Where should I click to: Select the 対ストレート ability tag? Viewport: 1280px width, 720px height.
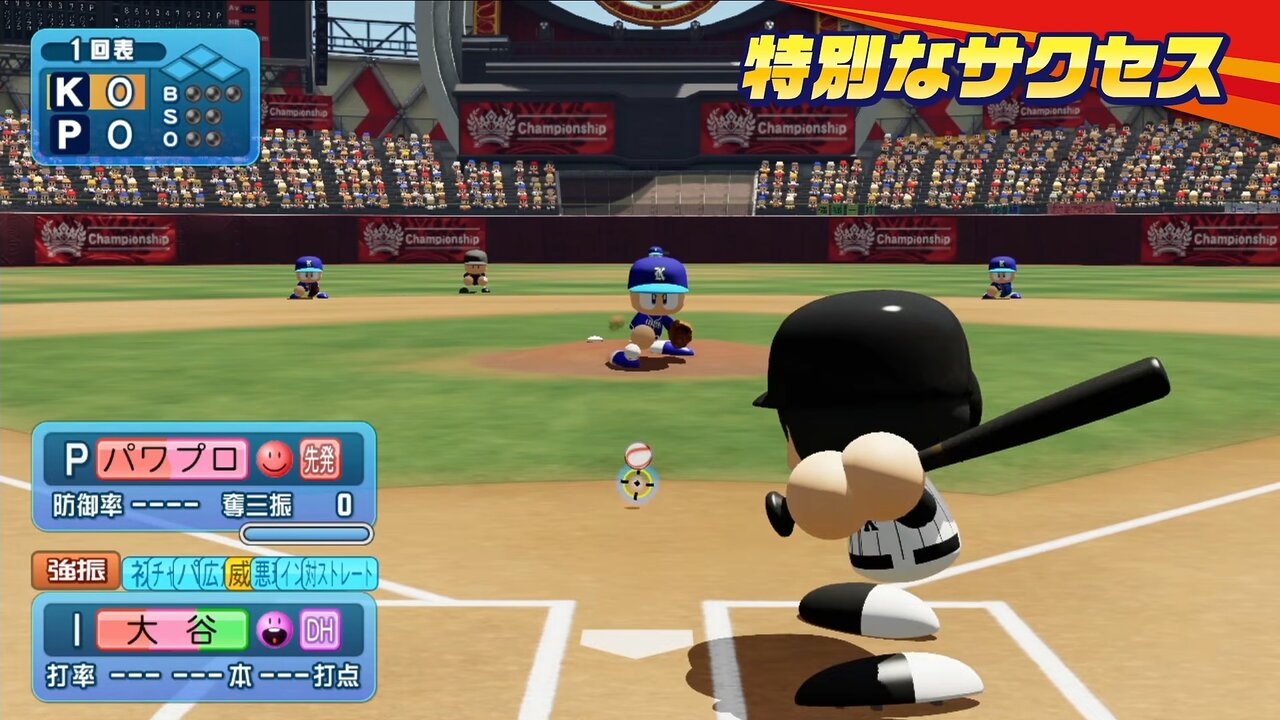tap(346, 574)
